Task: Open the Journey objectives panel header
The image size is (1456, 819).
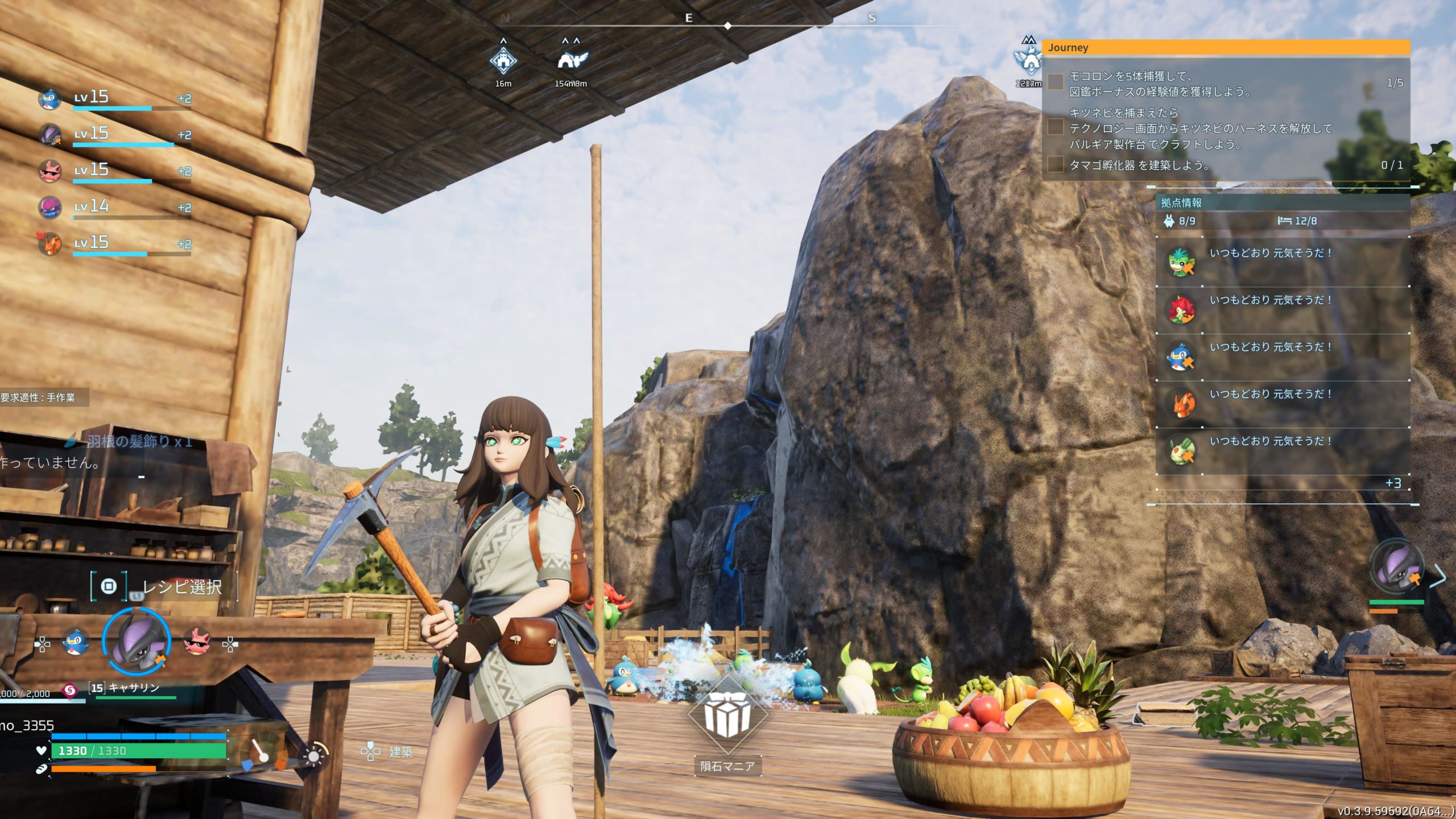Action: [x=1226, y=48]
